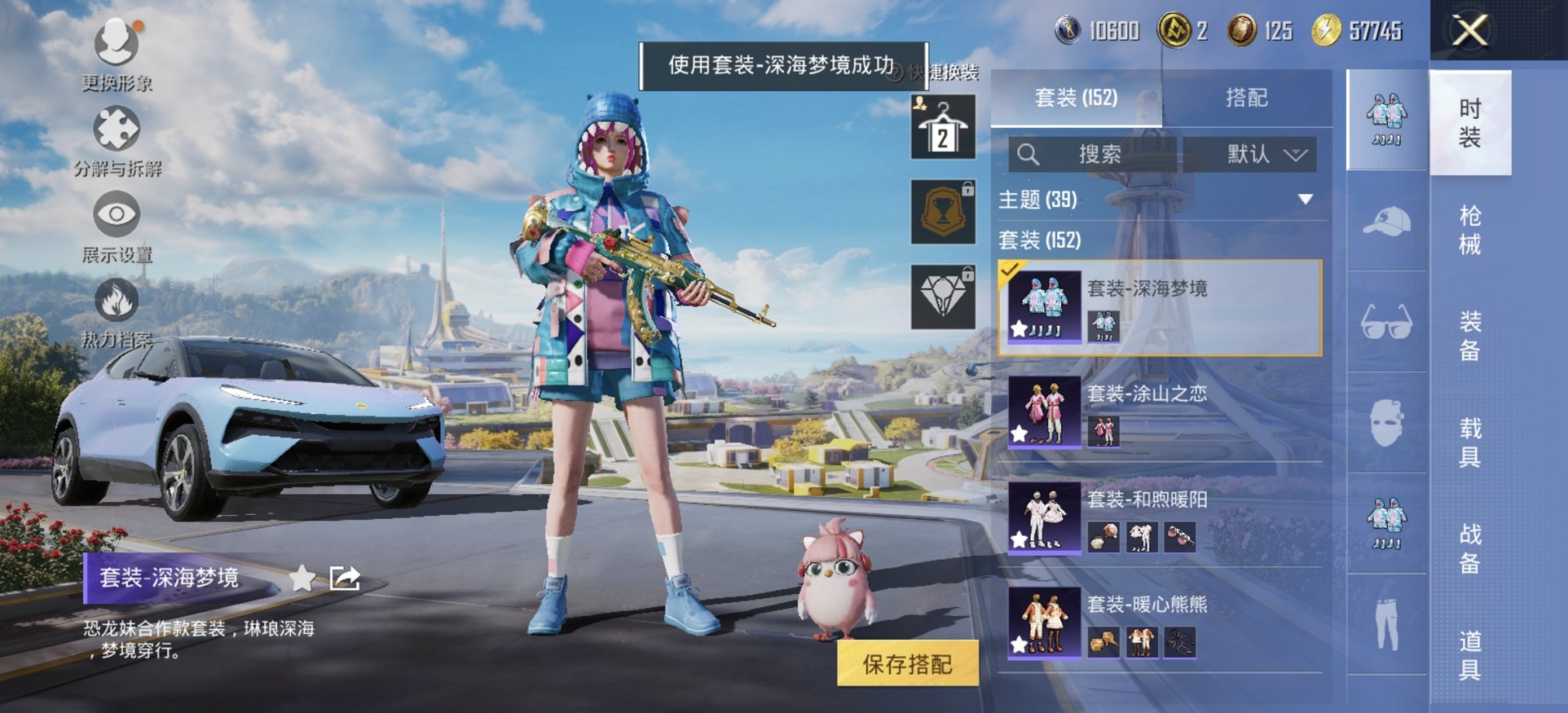Open the 分解与拆解 dismantle icon
The height and width of the screenshot is (713, 1568).
point(115,132)
